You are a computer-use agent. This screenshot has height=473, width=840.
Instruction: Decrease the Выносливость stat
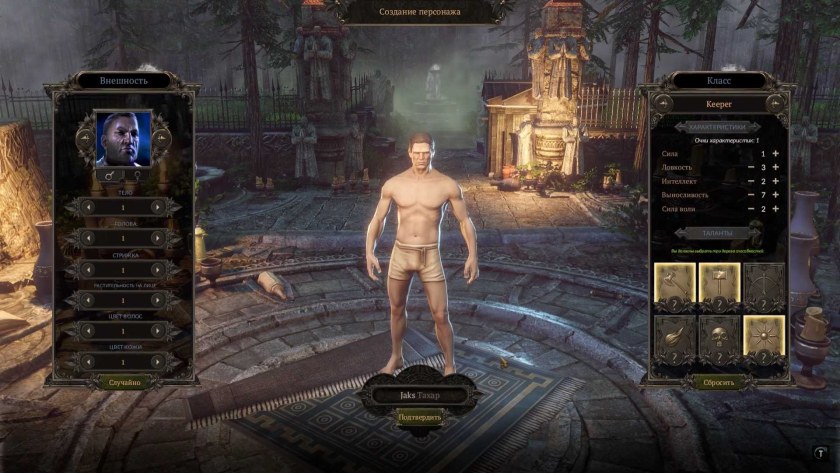(750, 195)
